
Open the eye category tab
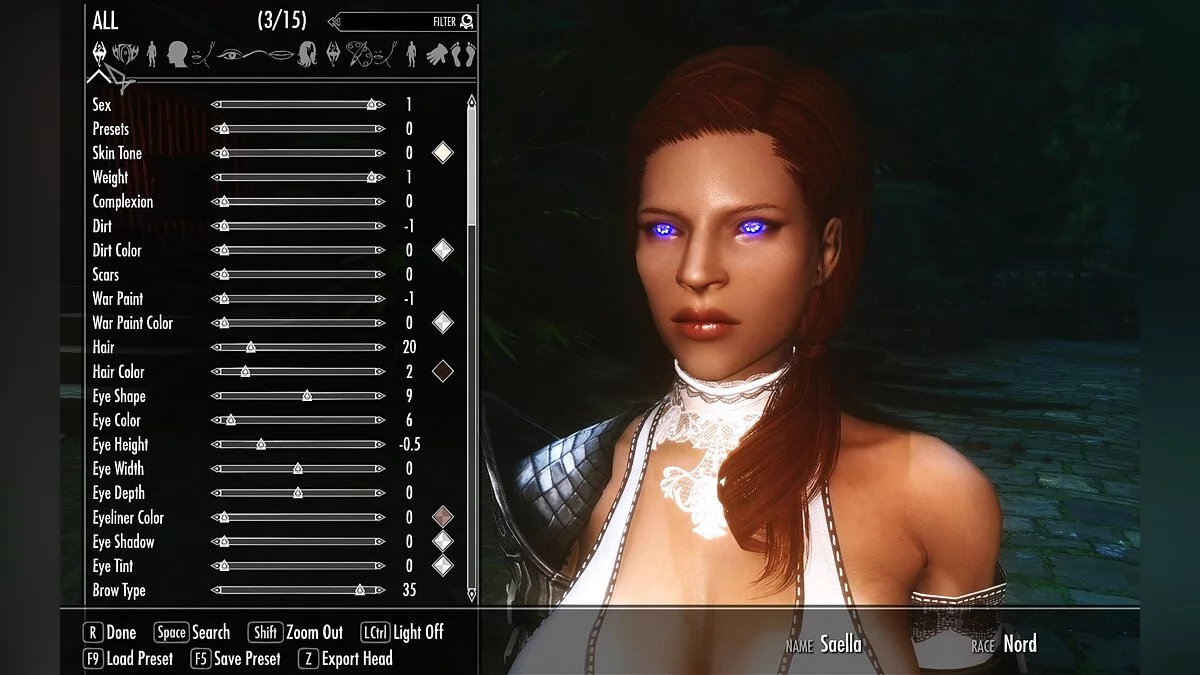[229, 53]
